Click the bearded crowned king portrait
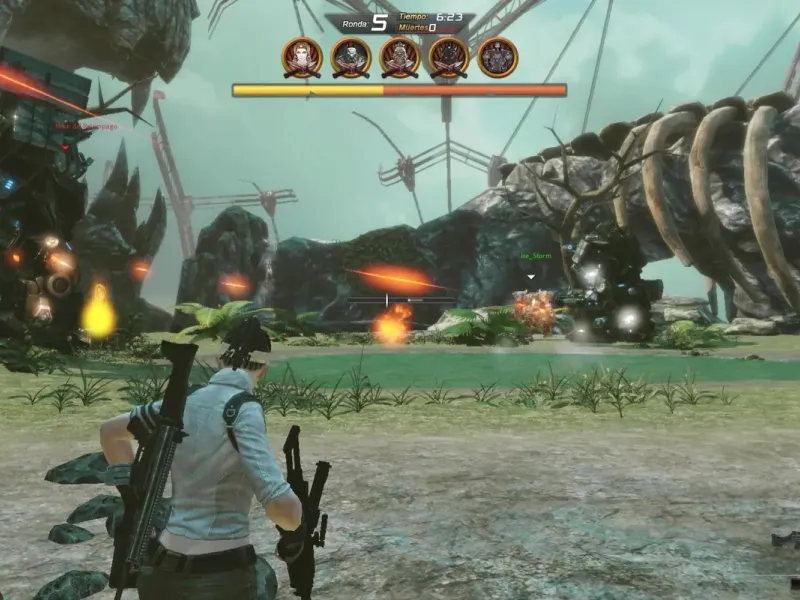Screen dimensions: 800x600 (x=400, y=57)
